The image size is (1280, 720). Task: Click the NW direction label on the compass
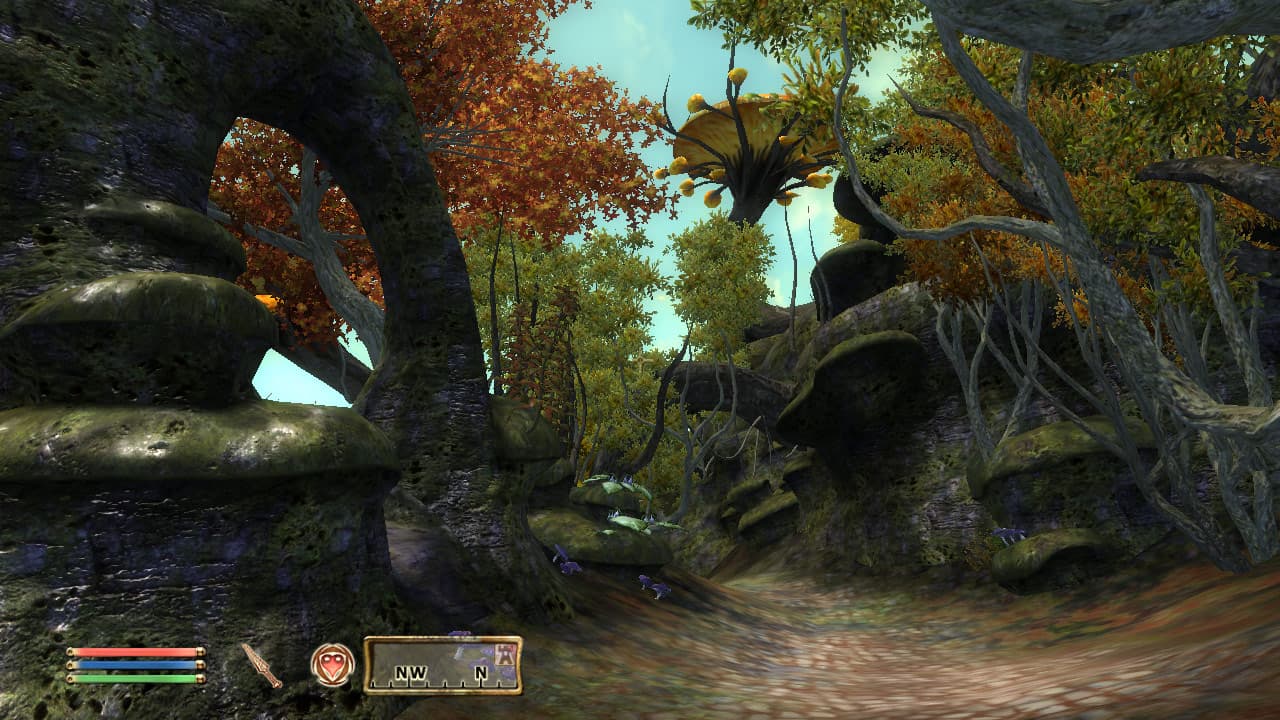(x=411, y=672)
